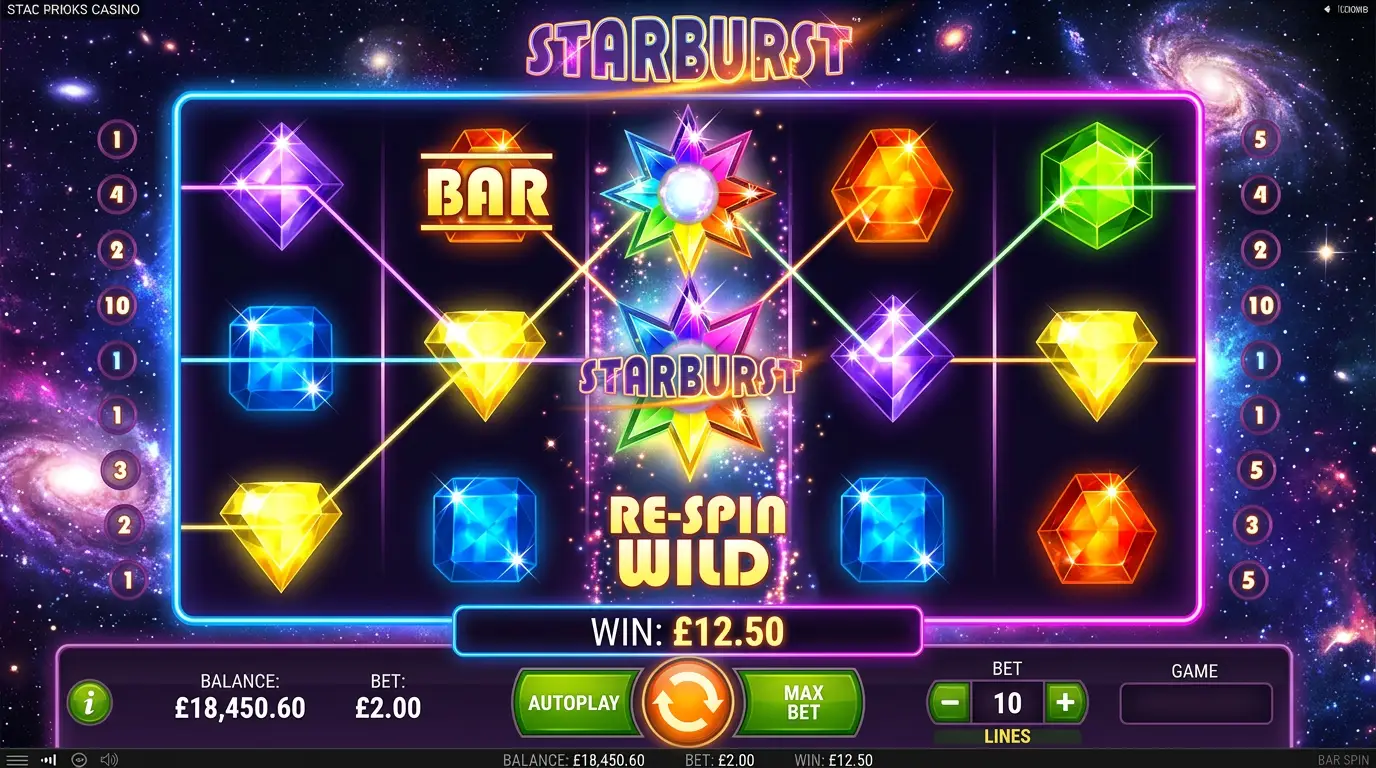1376x768 pixels.
Task: Toggle Max Bet on
Action: click(x=804, y=703)
